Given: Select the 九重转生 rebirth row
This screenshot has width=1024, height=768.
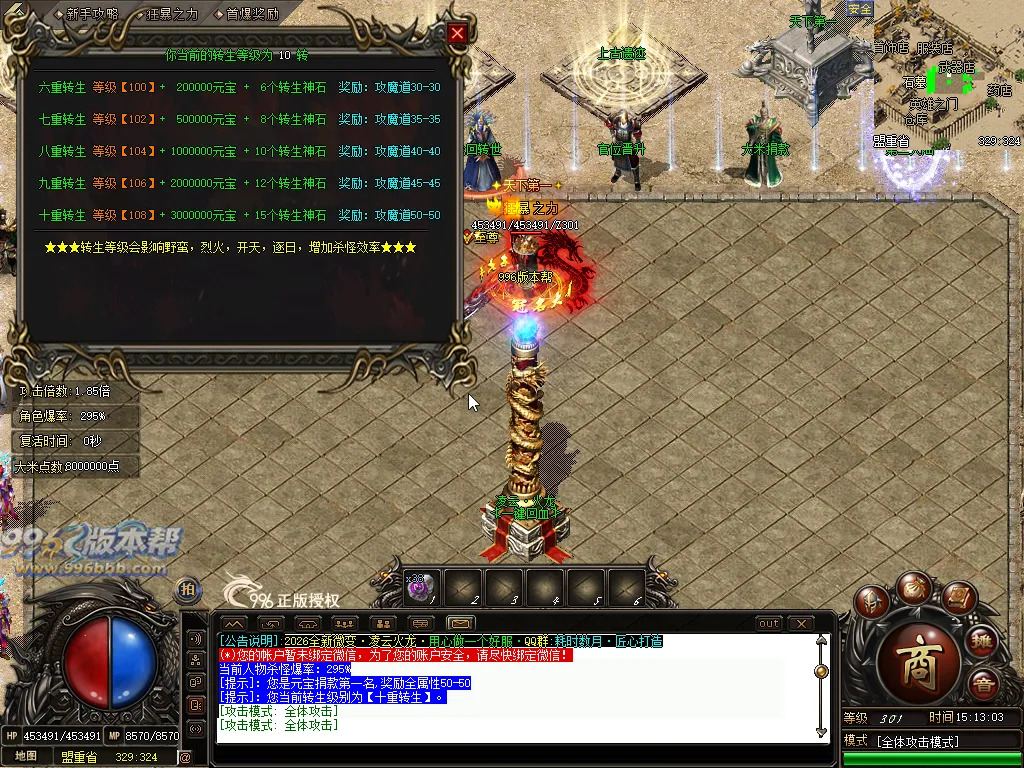Looking at the screenshot, I should tap(238, 183).
